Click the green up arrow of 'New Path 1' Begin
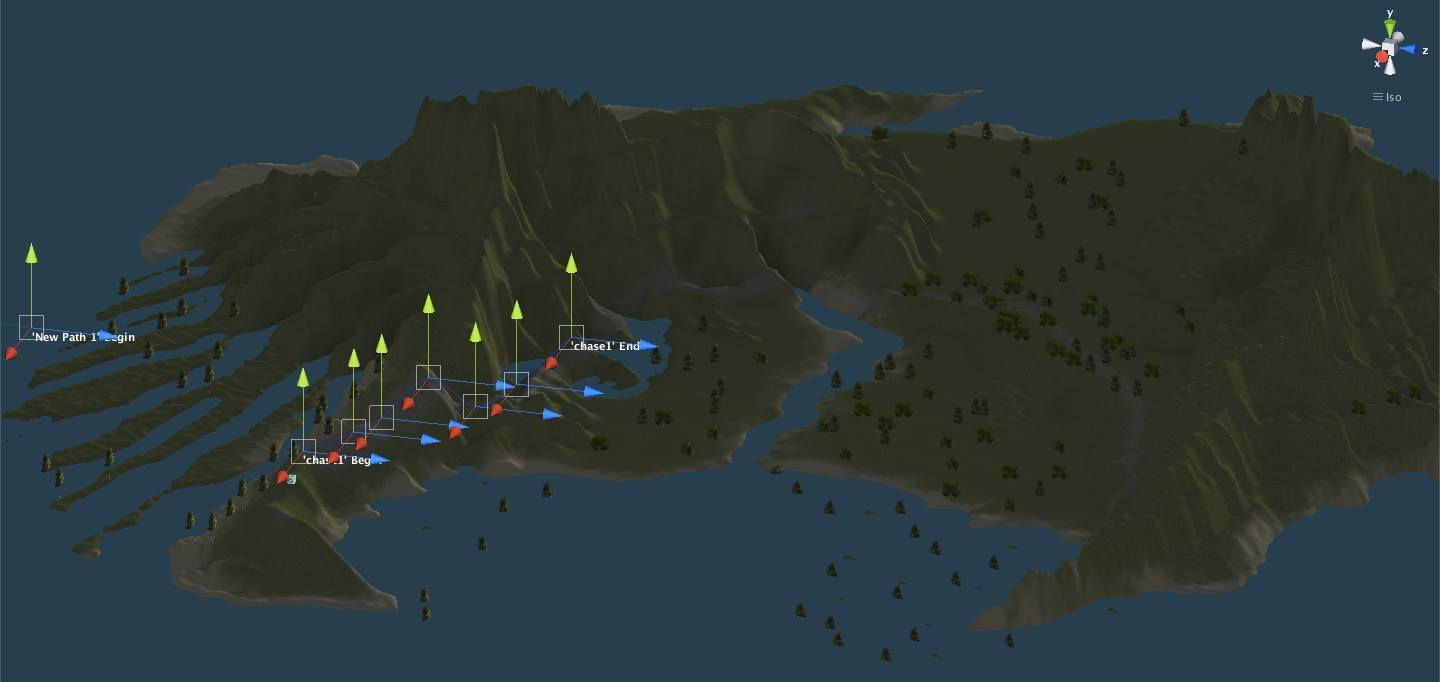The width and height of the screenshot is (1440, 682). tap(31, 253)
